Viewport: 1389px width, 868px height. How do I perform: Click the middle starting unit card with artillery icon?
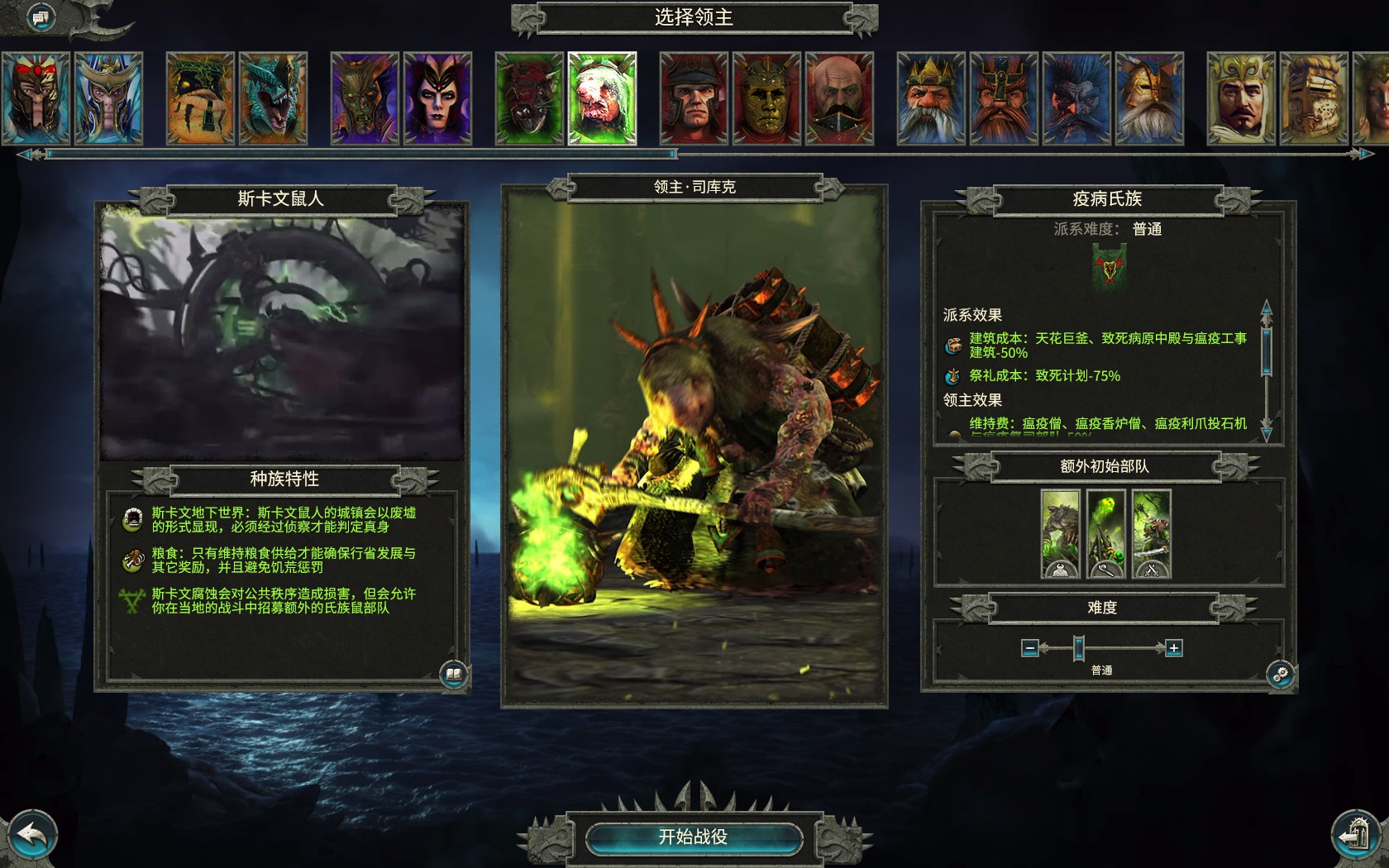coord(1106,532)
